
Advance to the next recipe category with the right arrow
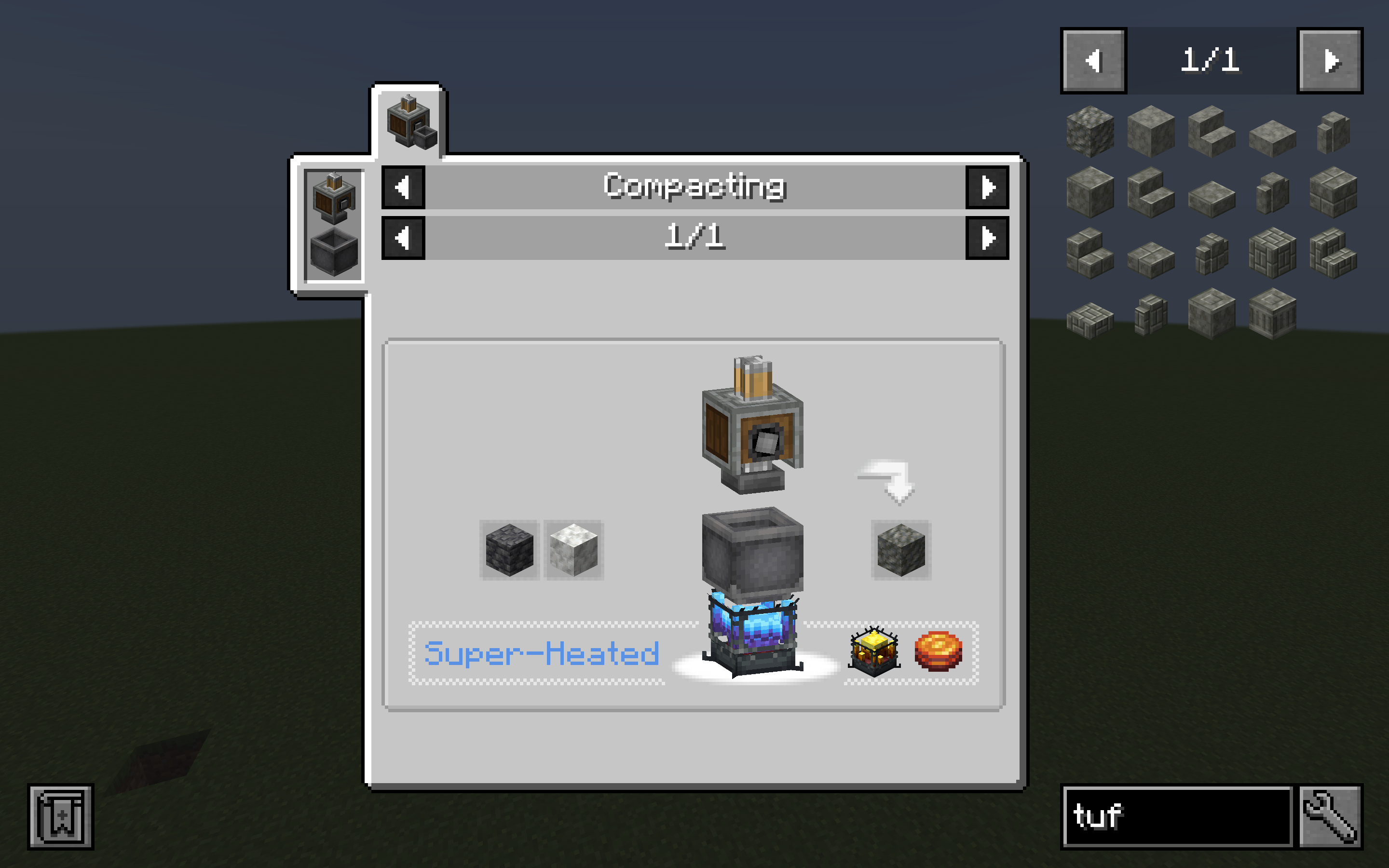pyautogui.click(x=987, y=187)
